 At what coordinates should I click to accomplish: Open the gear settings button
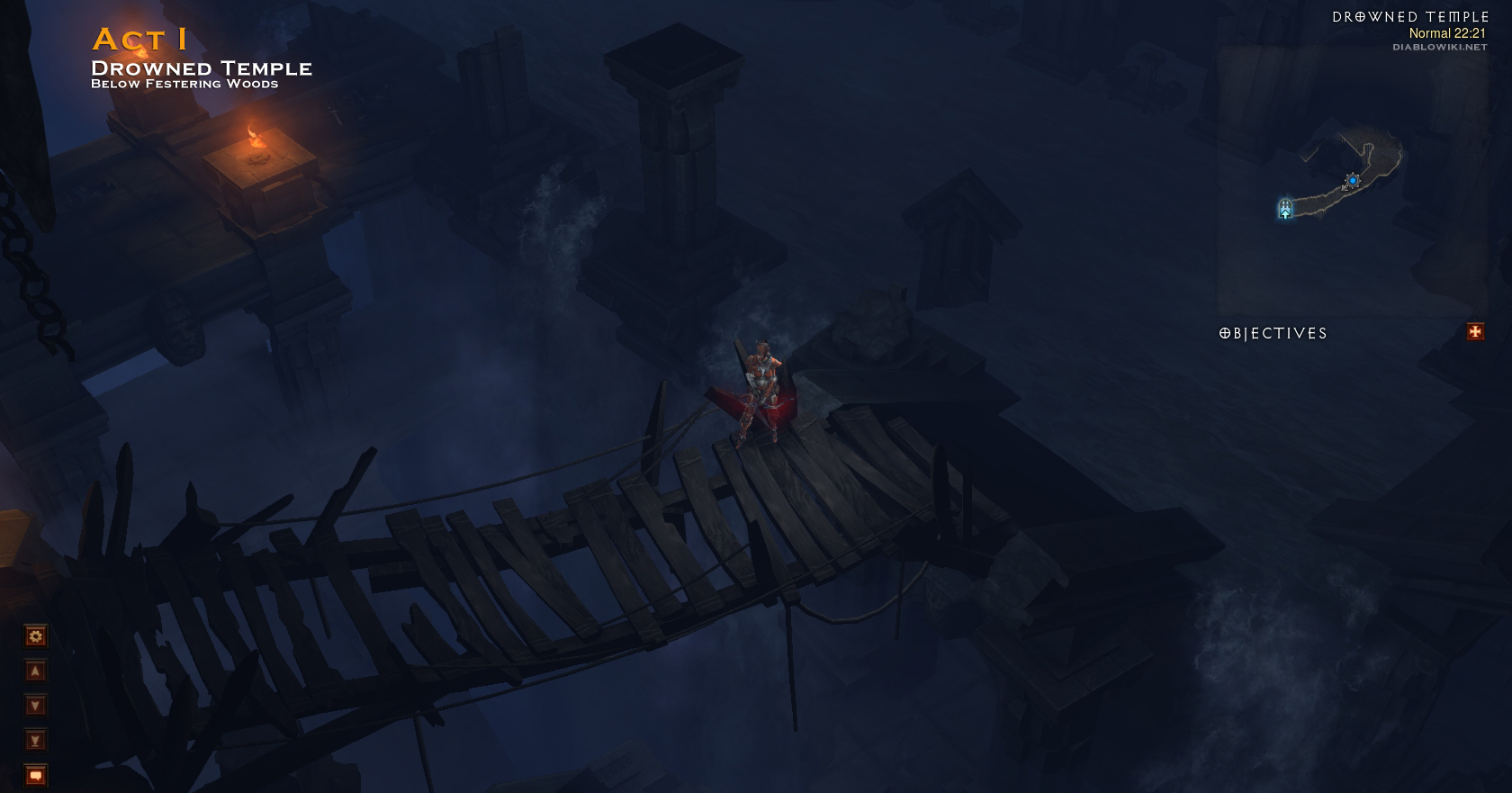[35, 636]
